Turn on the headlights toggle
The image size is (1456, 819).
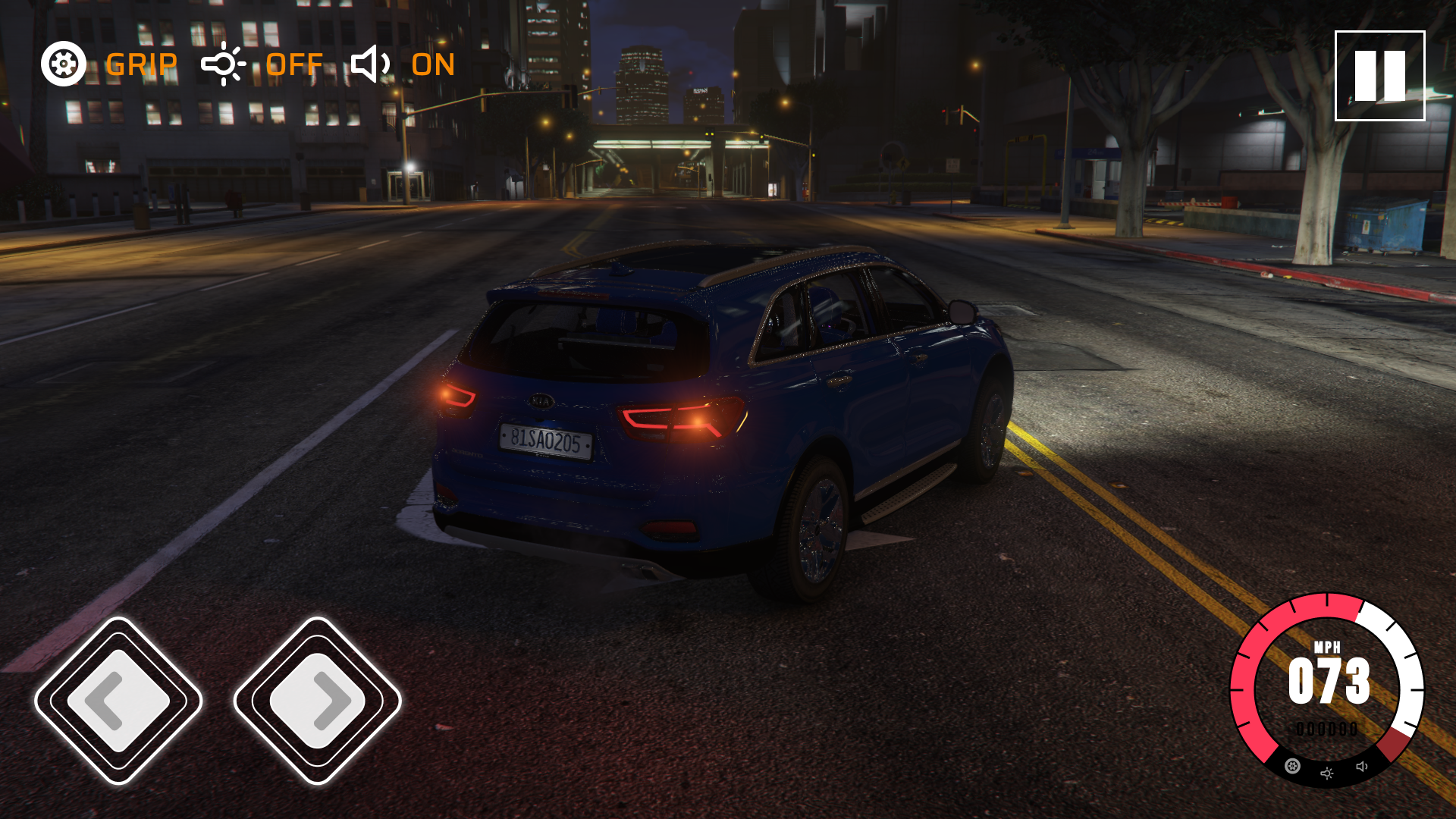[262, 64]
